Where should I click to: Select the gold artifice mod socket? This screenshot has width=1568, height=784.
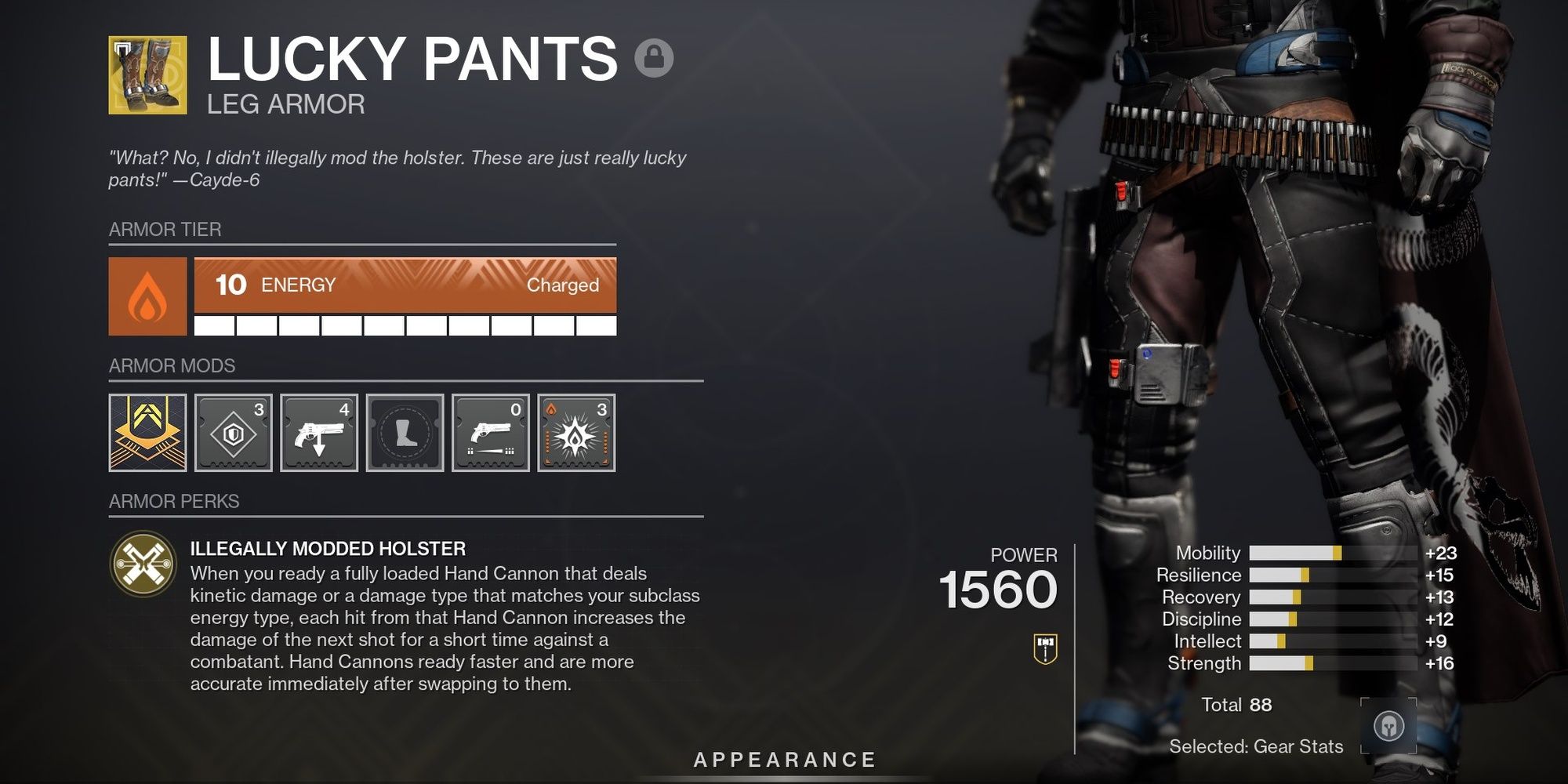(147, 432)
